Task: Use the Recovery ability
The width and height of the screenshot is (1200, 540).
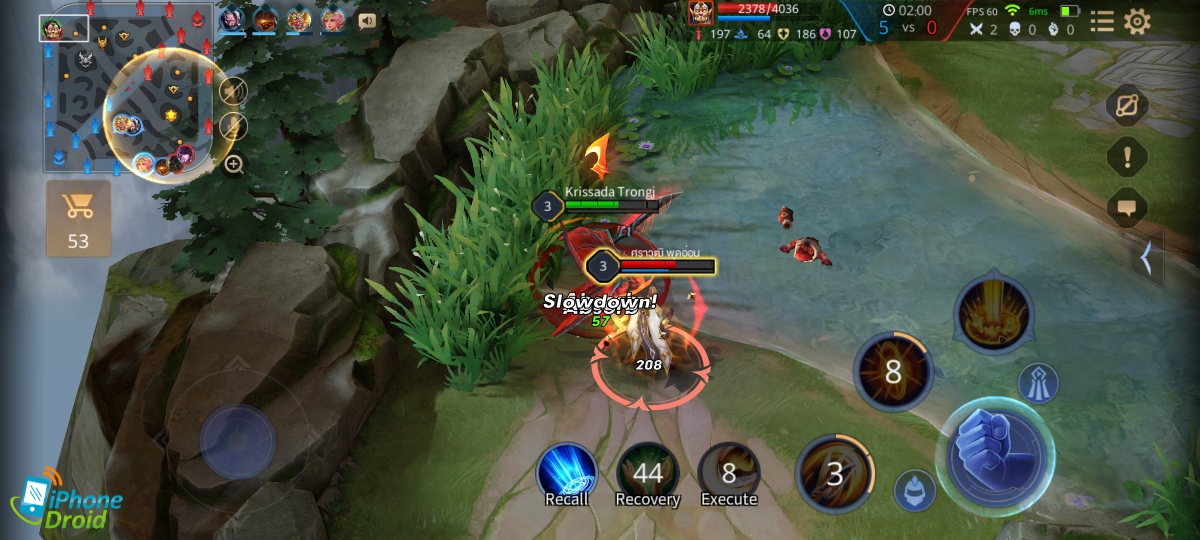Action: click(647, 475)
